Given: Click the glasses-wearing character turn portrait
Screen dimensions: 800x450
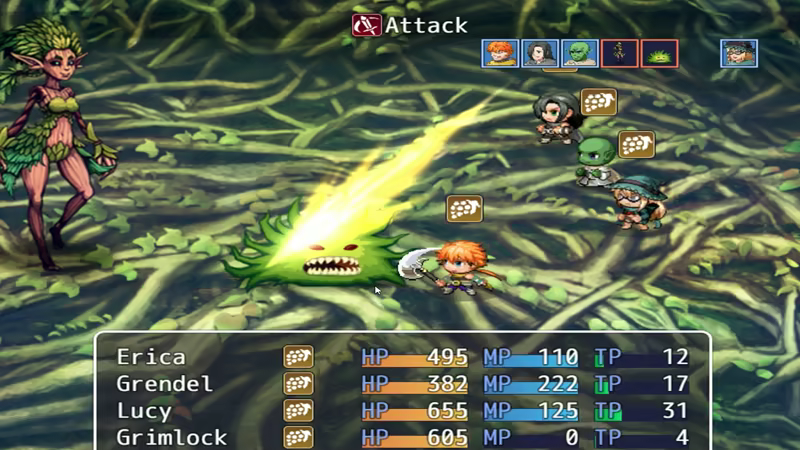Looking at the screenshot, I should (x=739, y=53).
